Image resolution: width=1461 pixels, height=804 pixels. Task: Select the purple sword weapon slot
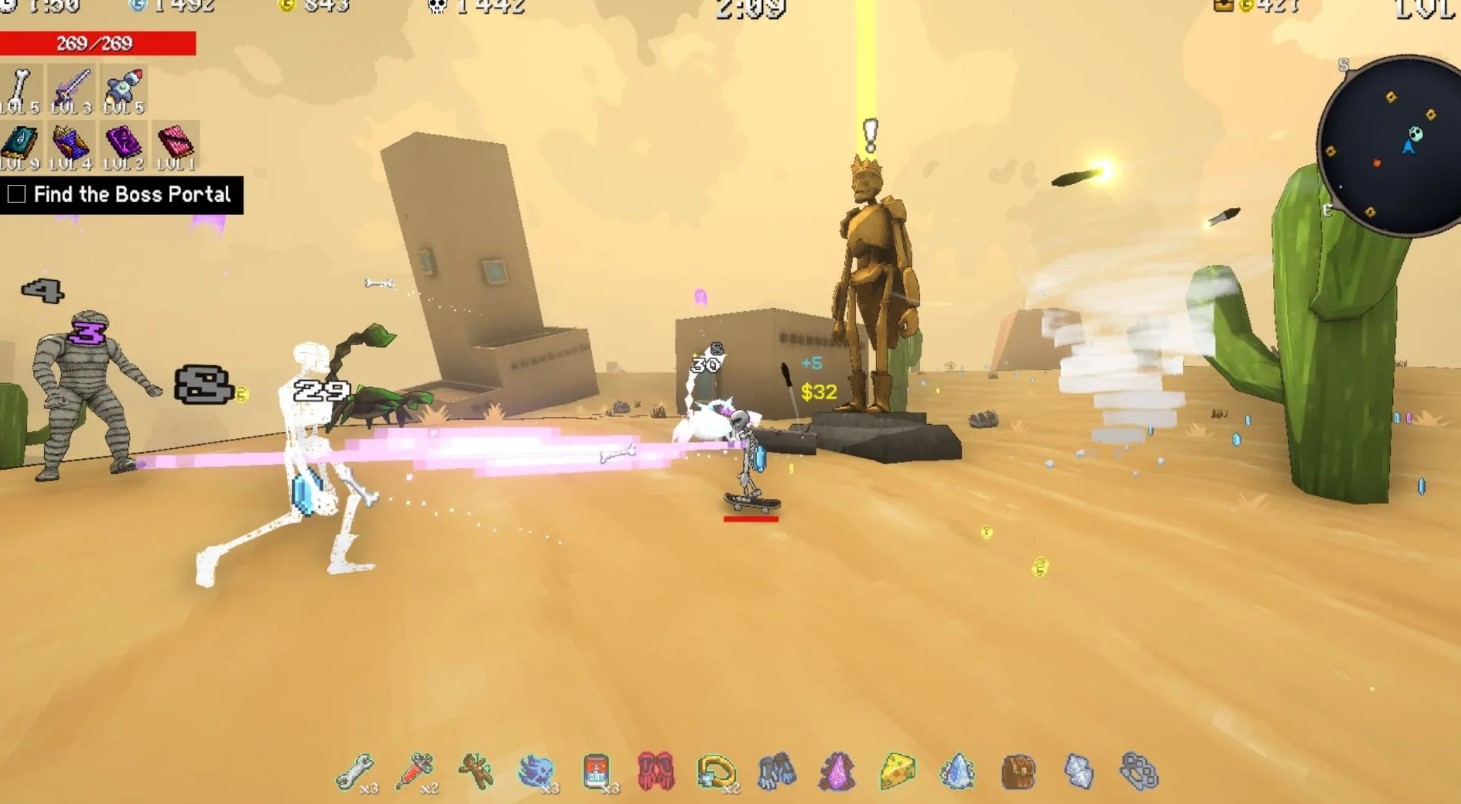coord(72,89)
